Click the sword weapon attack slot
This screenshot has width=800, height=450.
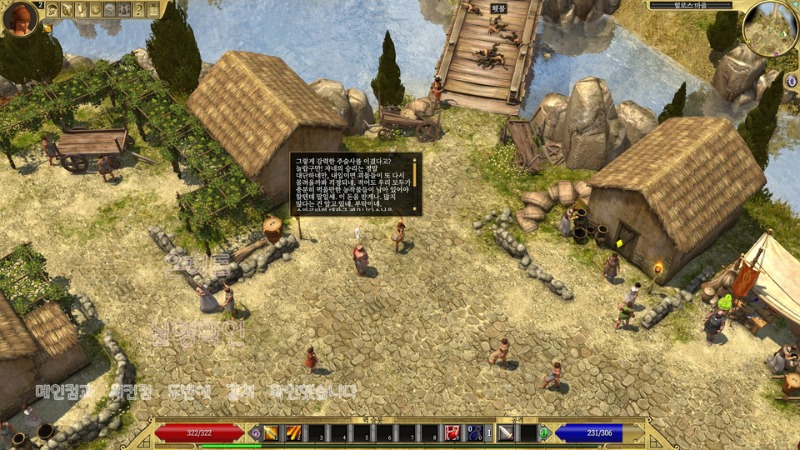(506, 433)
